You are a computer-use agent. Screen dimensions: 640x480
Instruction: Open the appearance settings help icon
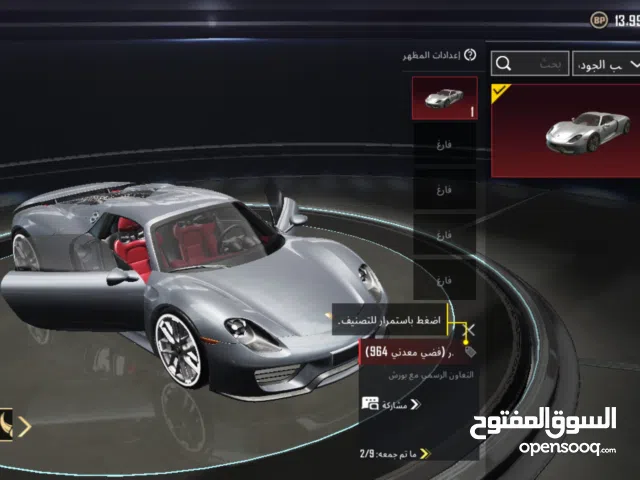(470, 56)
